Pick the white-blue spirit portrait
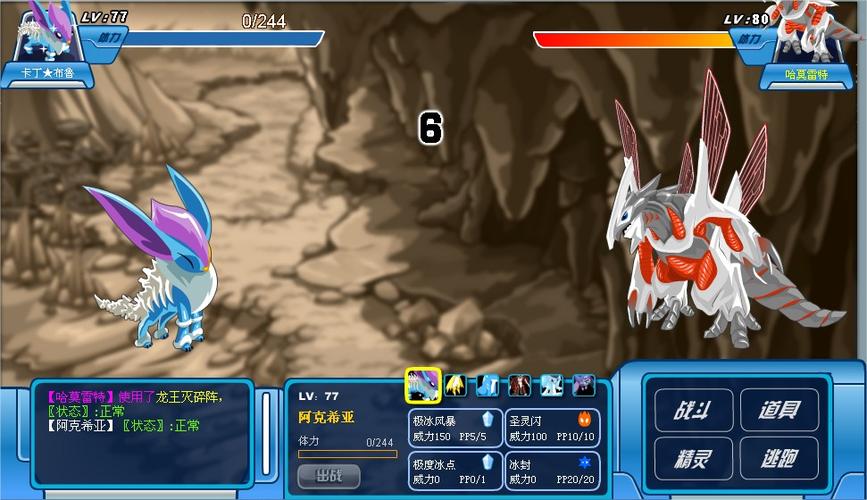 (x=551, y=385)
